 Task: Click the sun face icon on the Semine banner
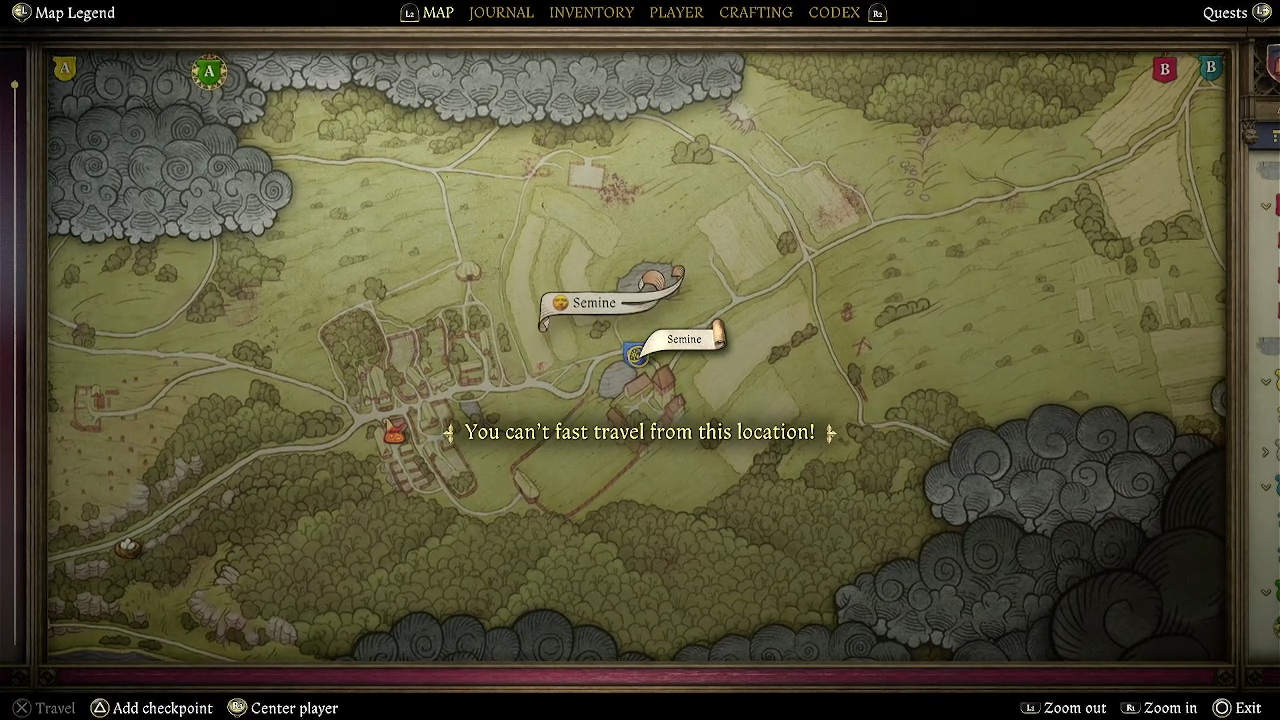click(560, 302)
